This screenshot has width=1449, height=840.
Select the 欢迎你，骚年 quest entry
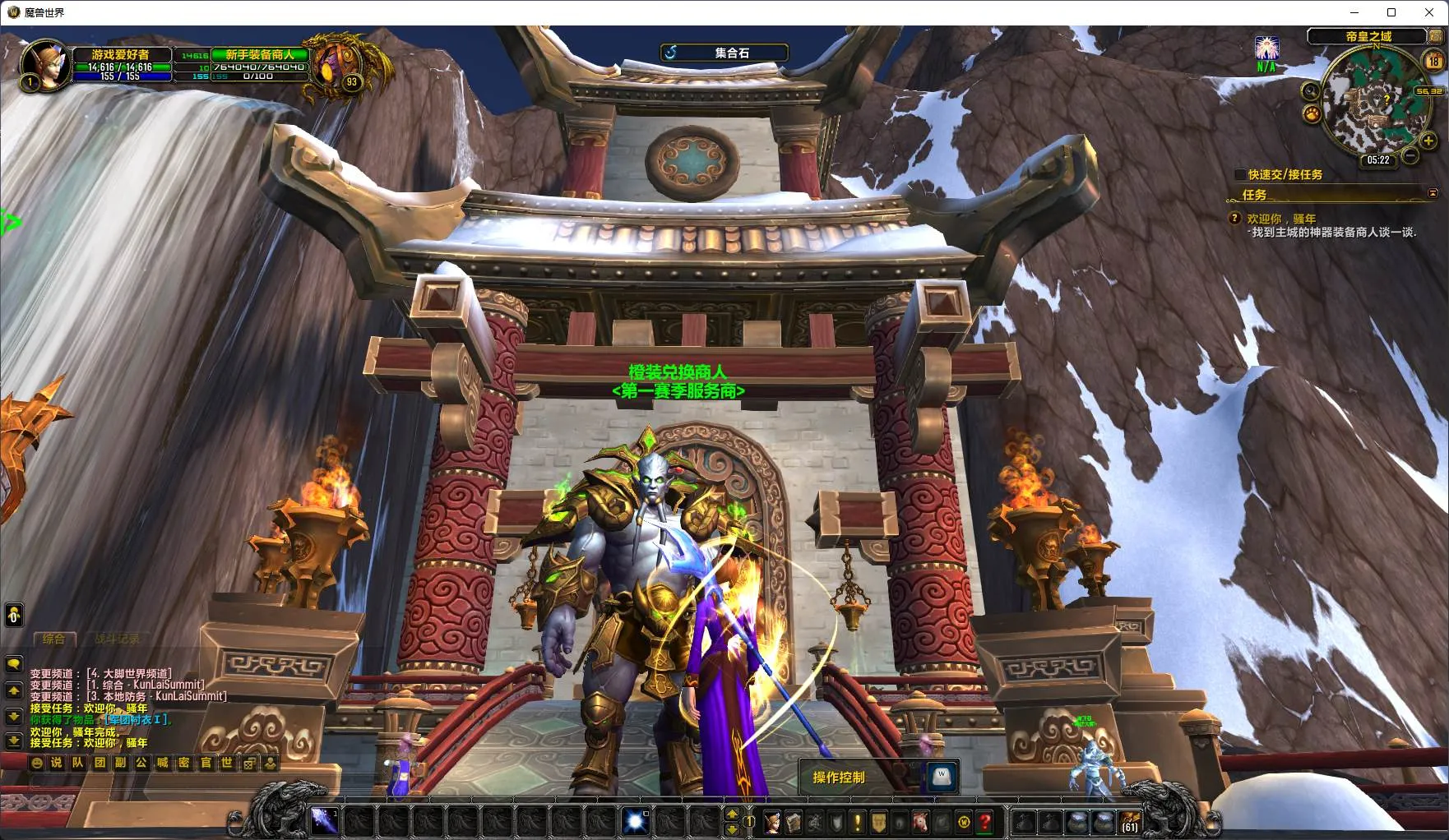[x=1281, y=219]
